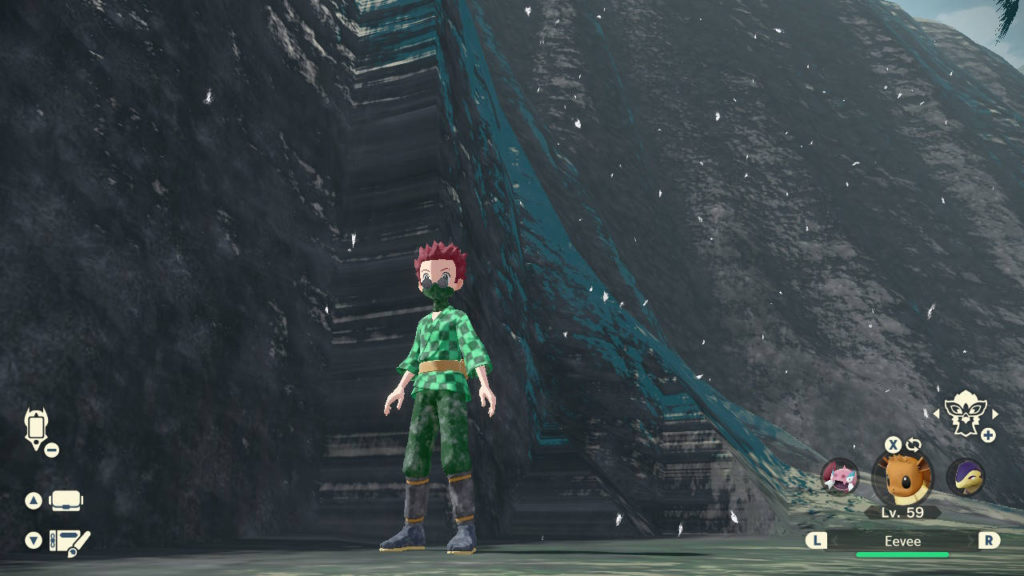
Task: Click the right arrow beside the ride icon
Action: 995,413
